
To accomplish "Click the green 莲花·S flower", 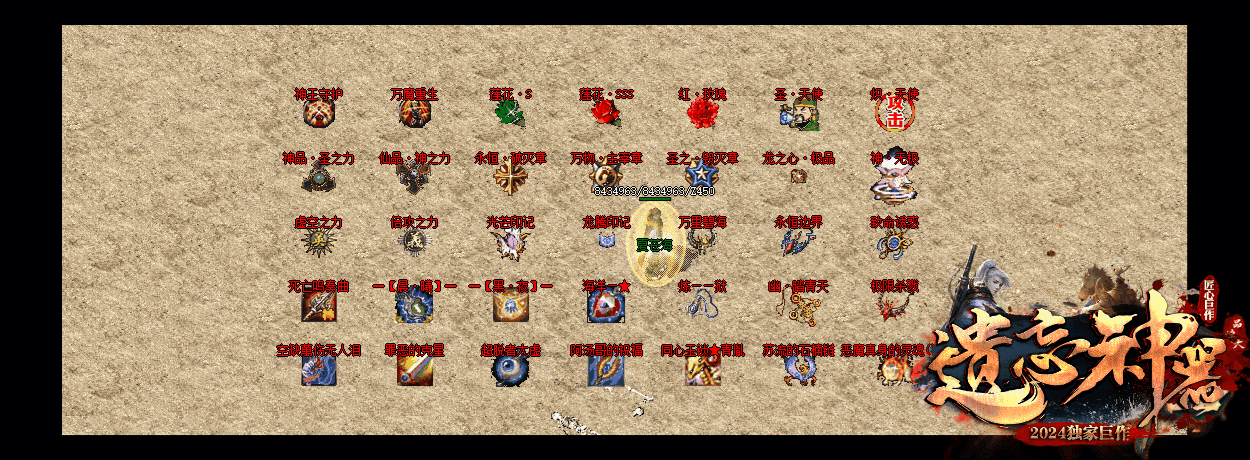I will [x=510, y=113].
